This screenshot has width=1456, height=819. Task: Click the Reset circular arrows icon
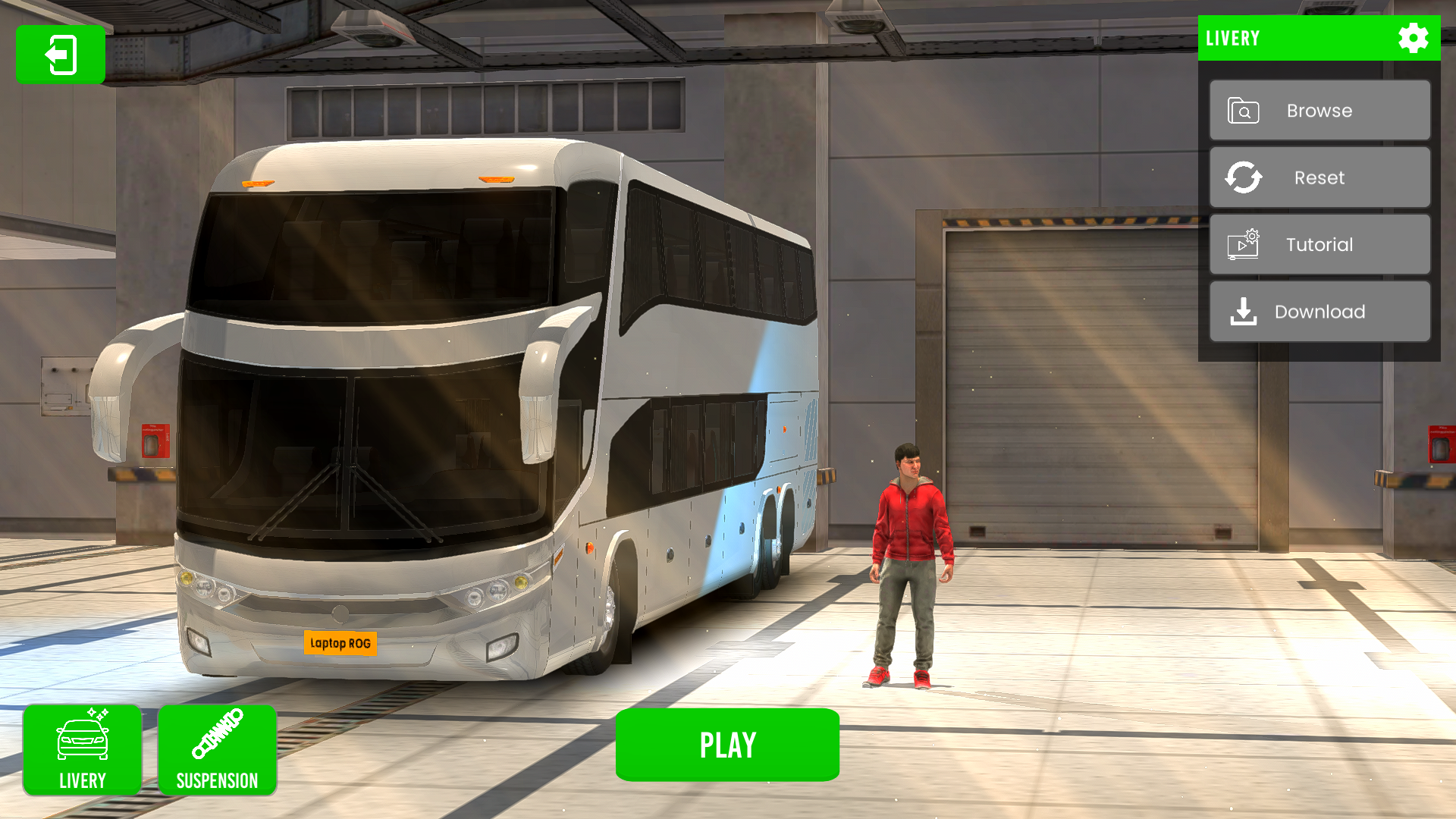tap(1242, 177)
